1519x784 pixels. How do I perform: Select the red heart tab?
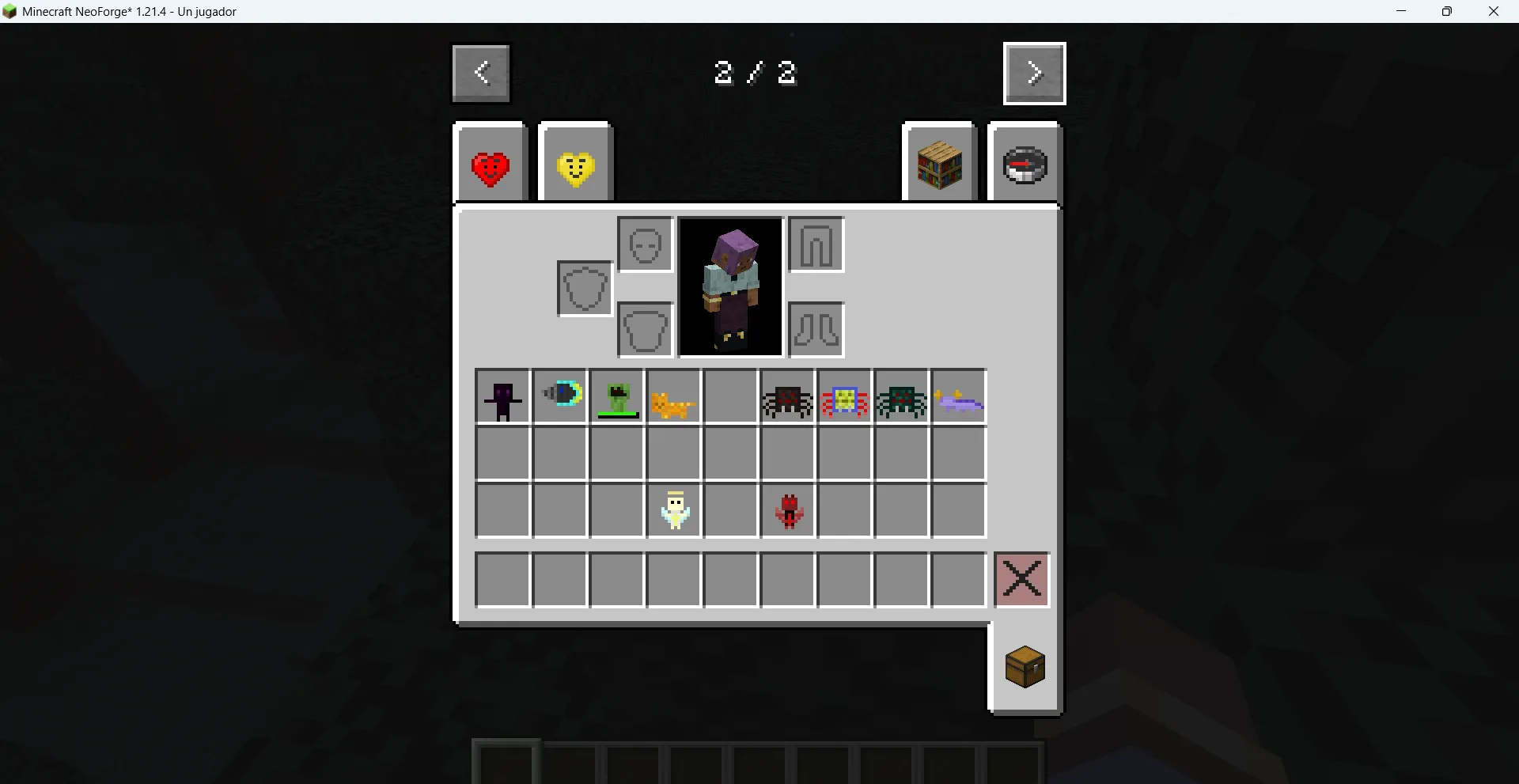click(491, 162)
